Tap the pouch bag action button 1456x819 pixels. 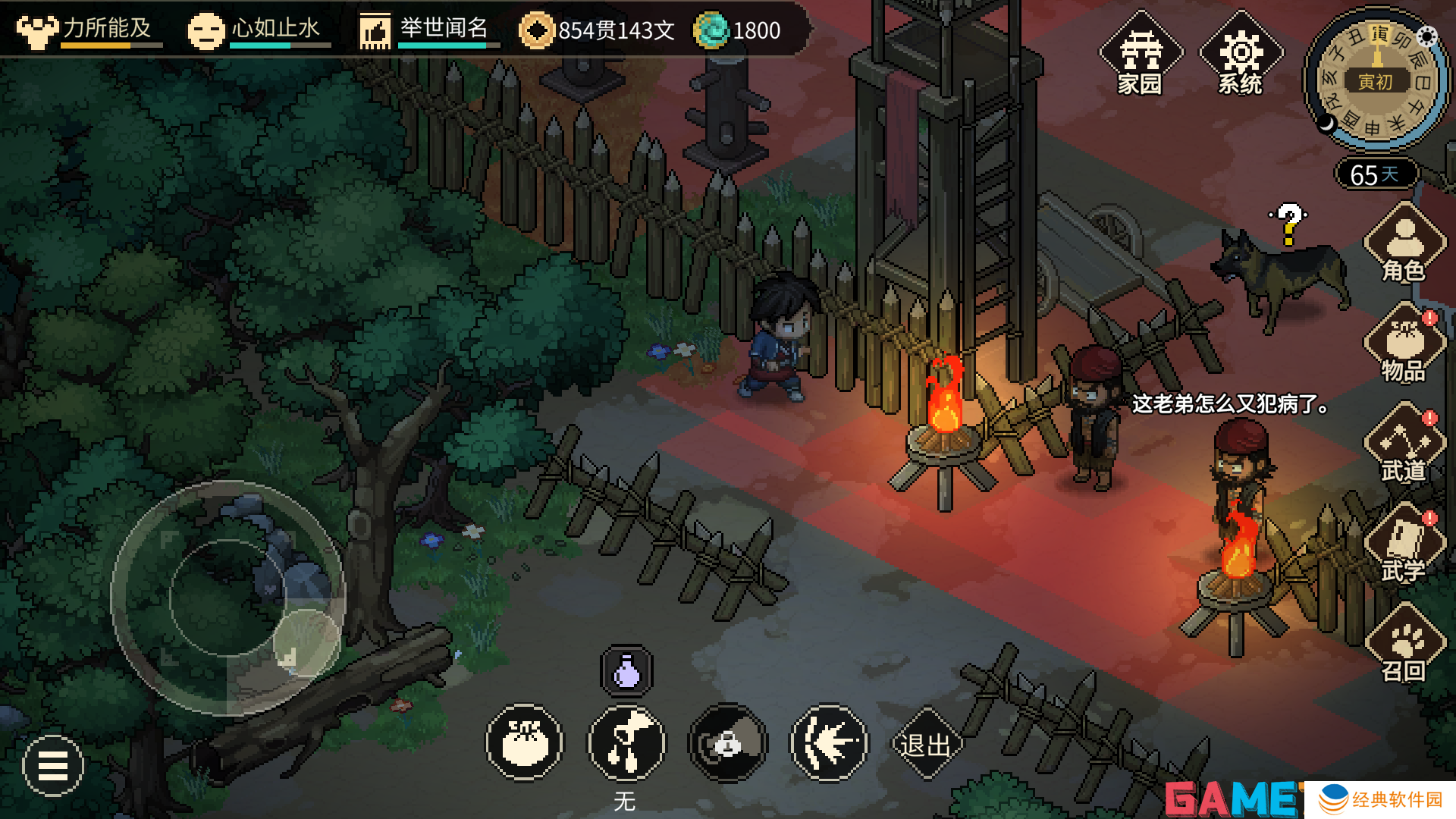click(x=525, y=743)
